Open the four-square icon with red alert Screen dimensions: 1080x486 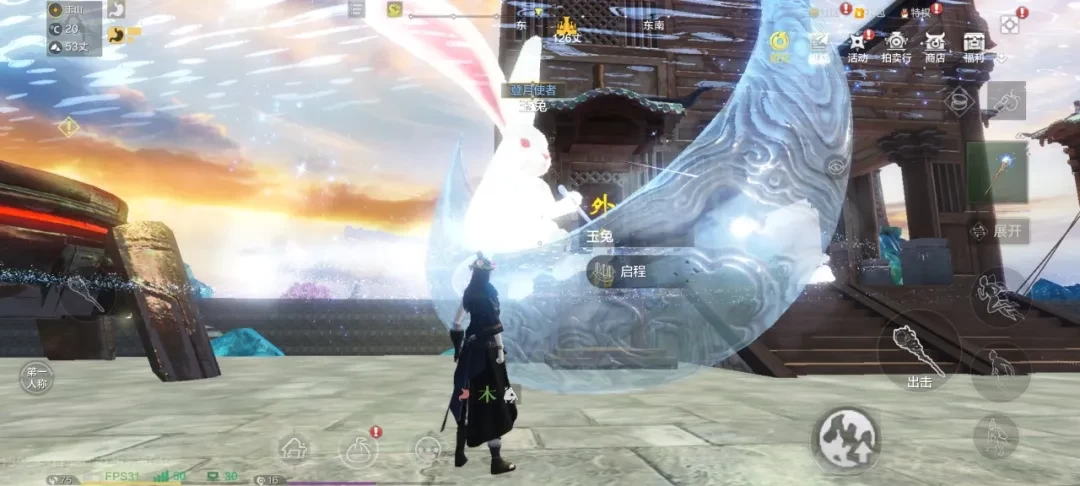pyautogui.click(x=1011, y=22)
